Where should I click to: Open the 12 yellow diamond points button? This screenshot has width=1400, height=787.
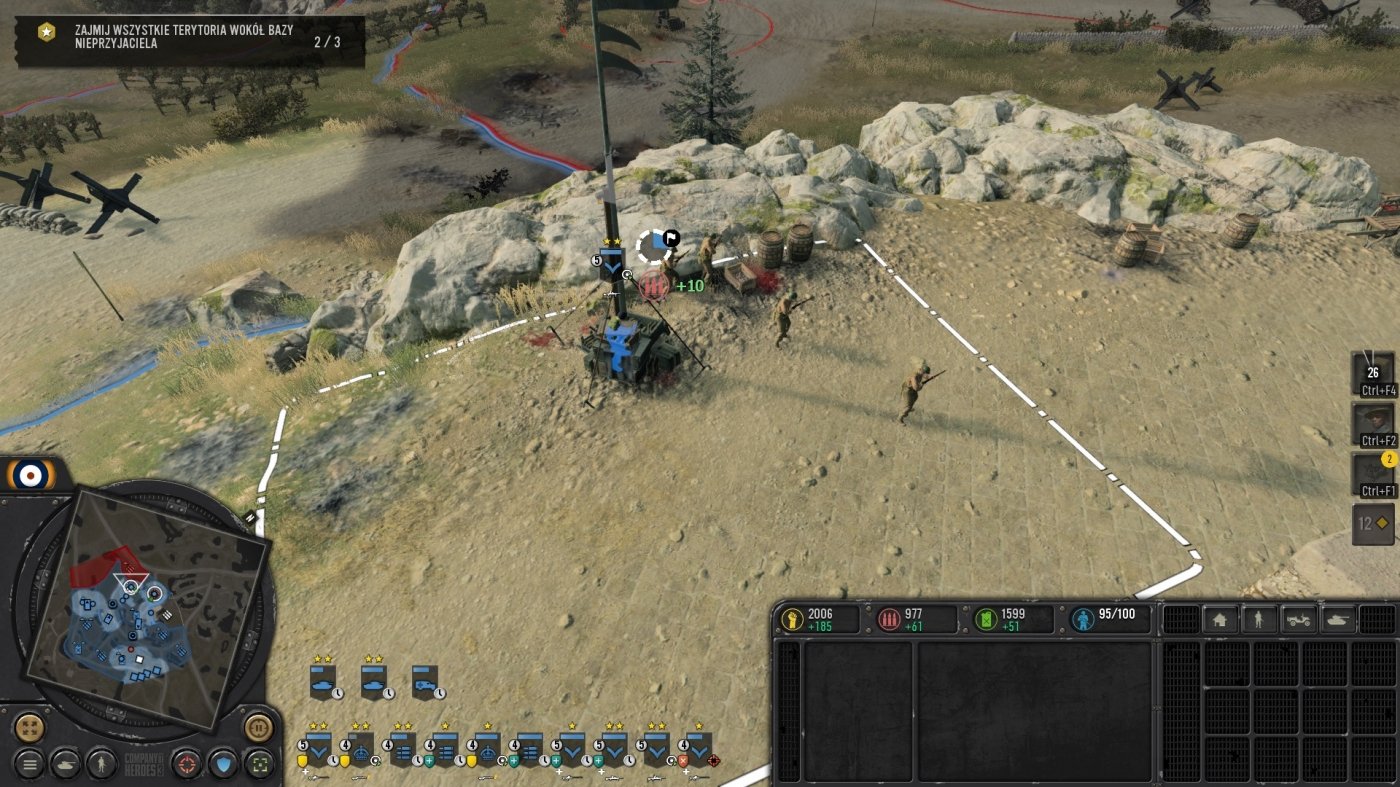(1372, 524)
